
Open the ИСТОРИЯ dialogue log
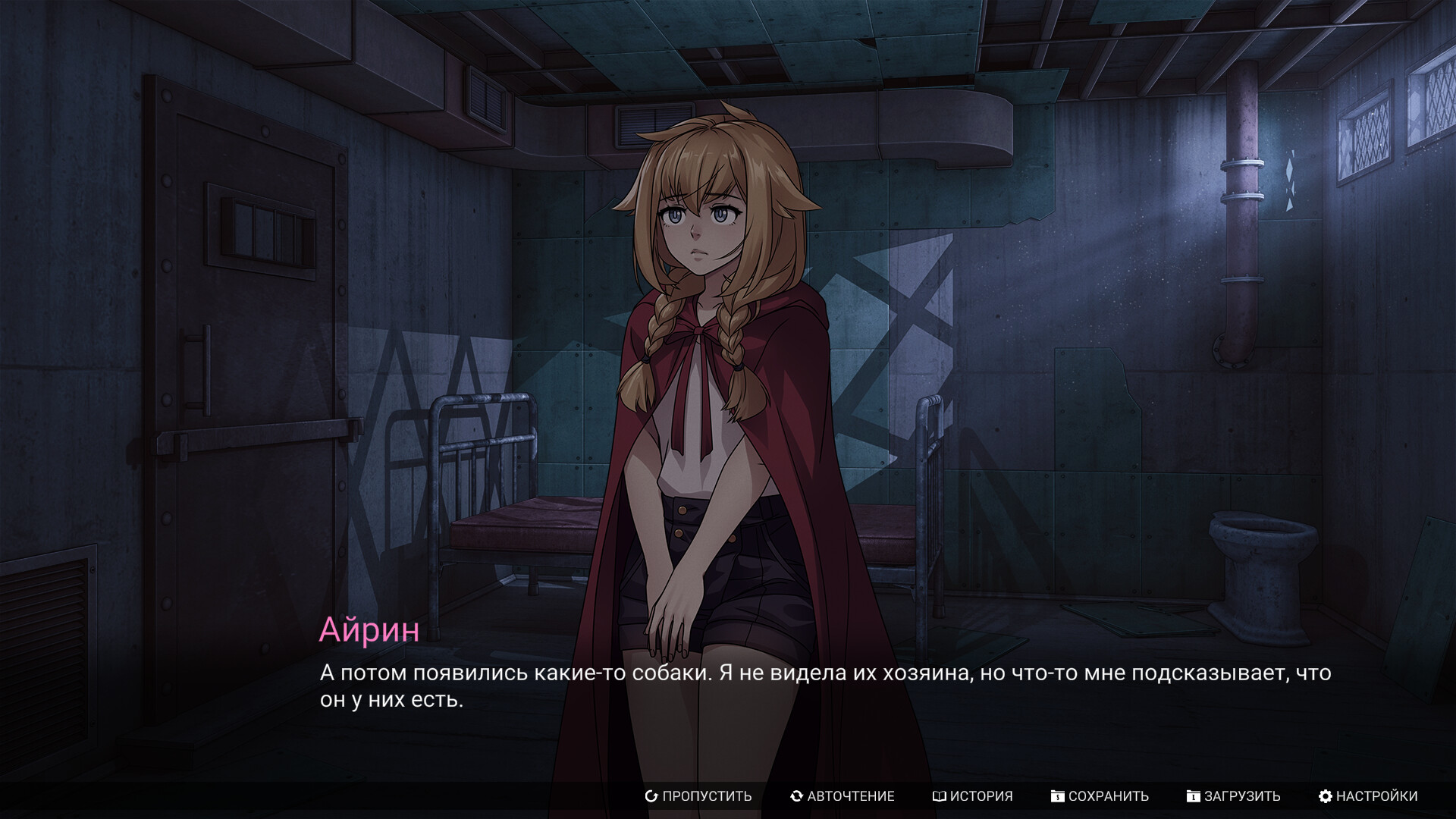pos(973,796)
